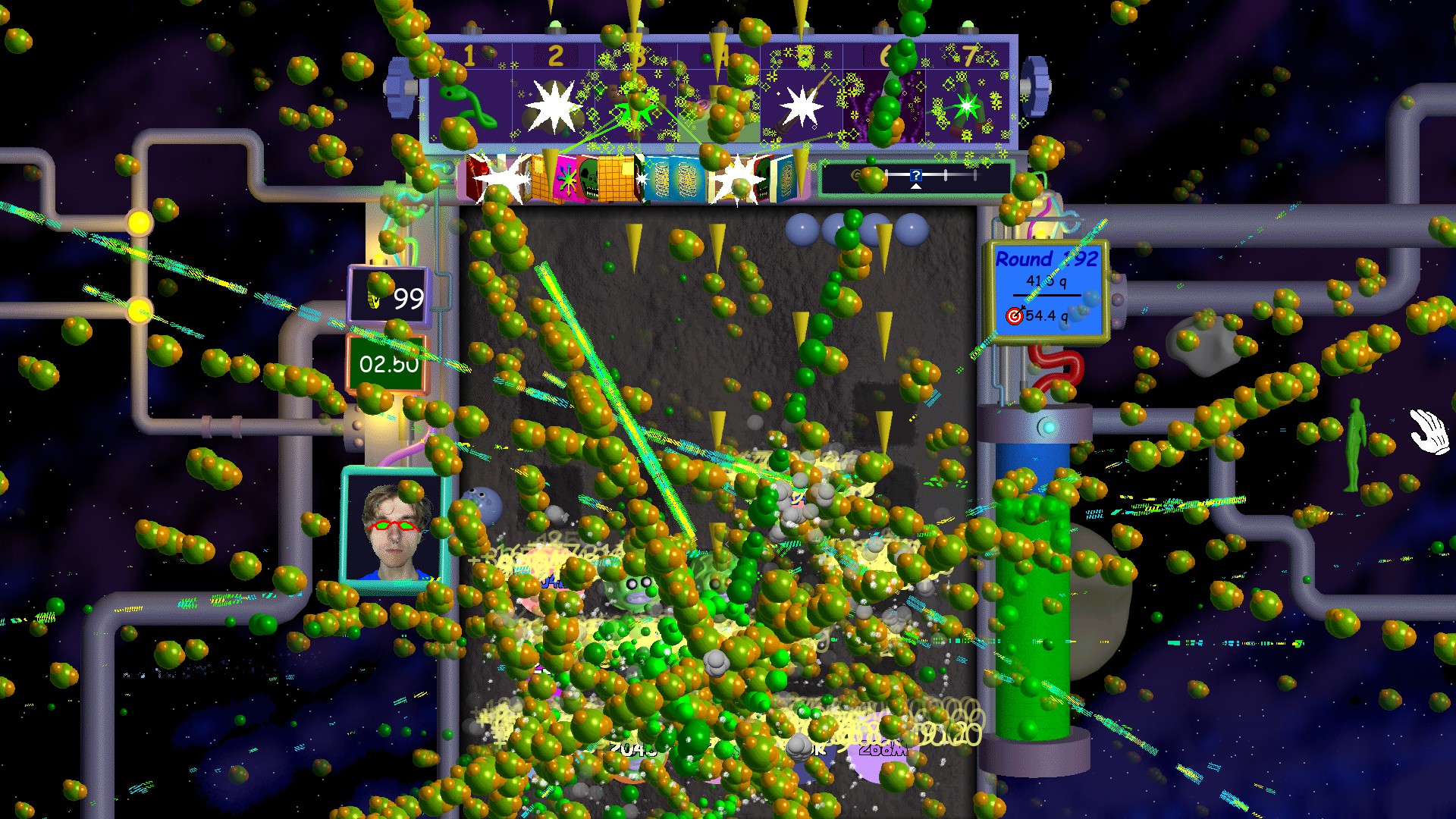Click the player portrait with red glasses
Screen dimensions: 1456x819
tap(395, 529)
